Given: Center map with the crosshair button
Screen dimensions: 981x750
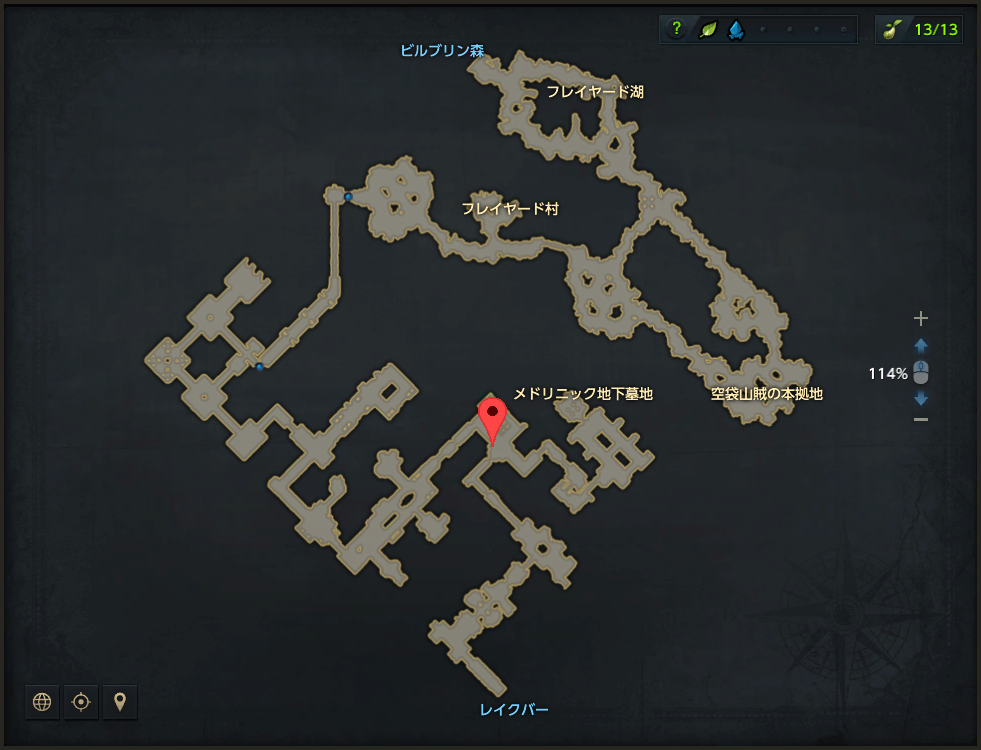Looking at the screenshot, I should pos(81,702).
